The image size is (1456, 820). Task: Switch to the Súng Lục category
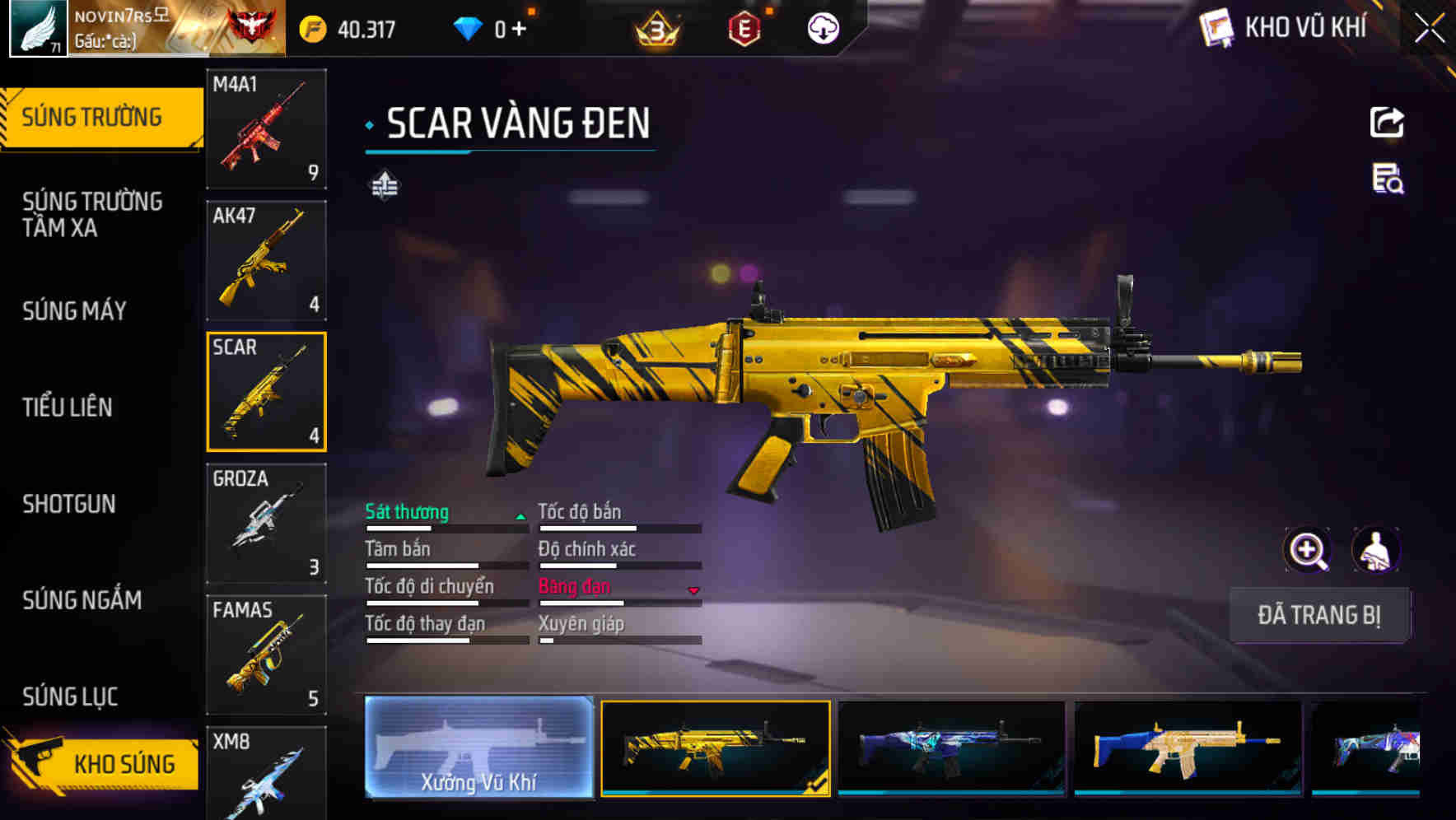(70, 697)
